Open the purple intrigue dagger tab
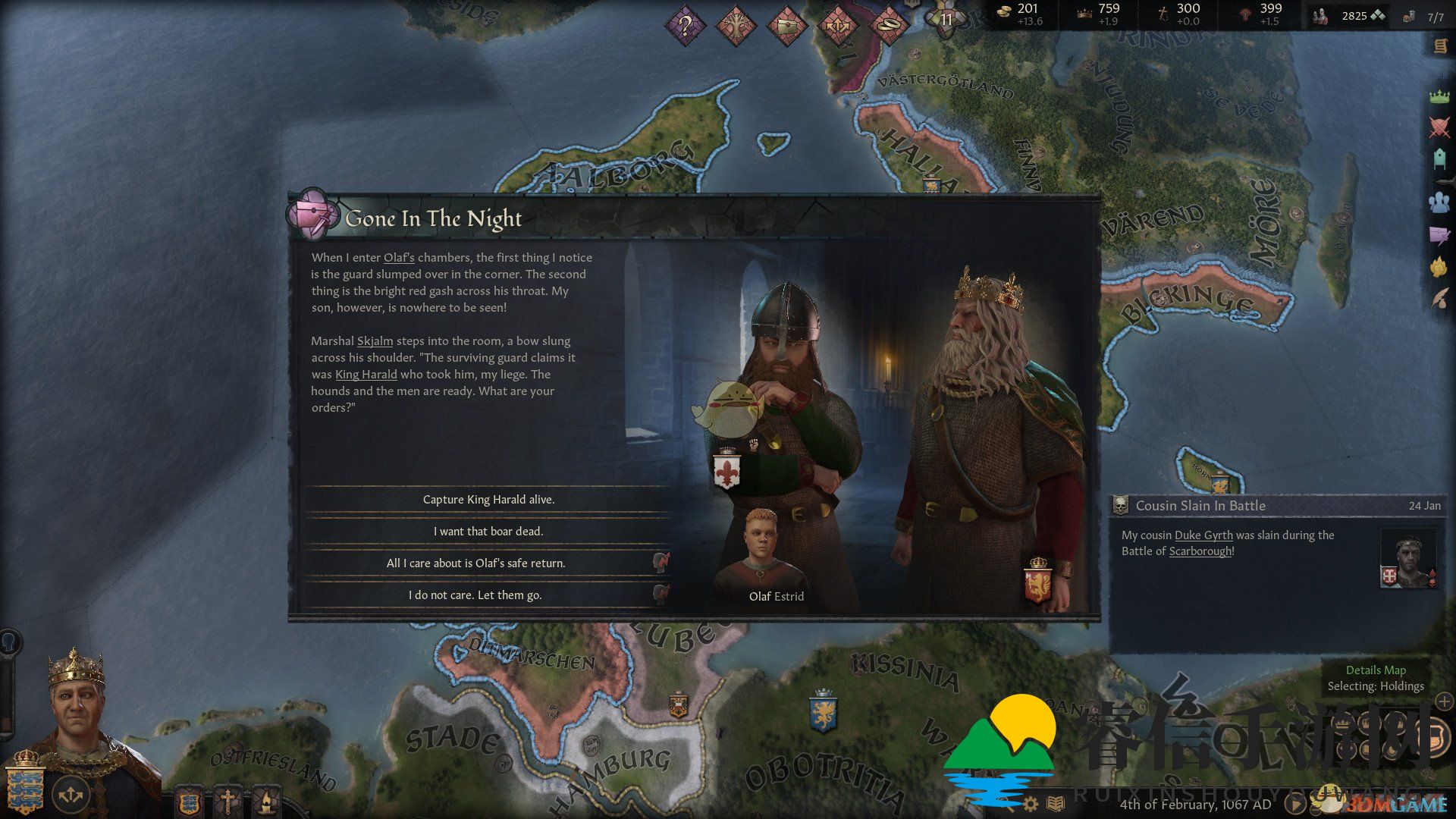This screenshot has width=1456, height=819. (x=1439, y=235)
